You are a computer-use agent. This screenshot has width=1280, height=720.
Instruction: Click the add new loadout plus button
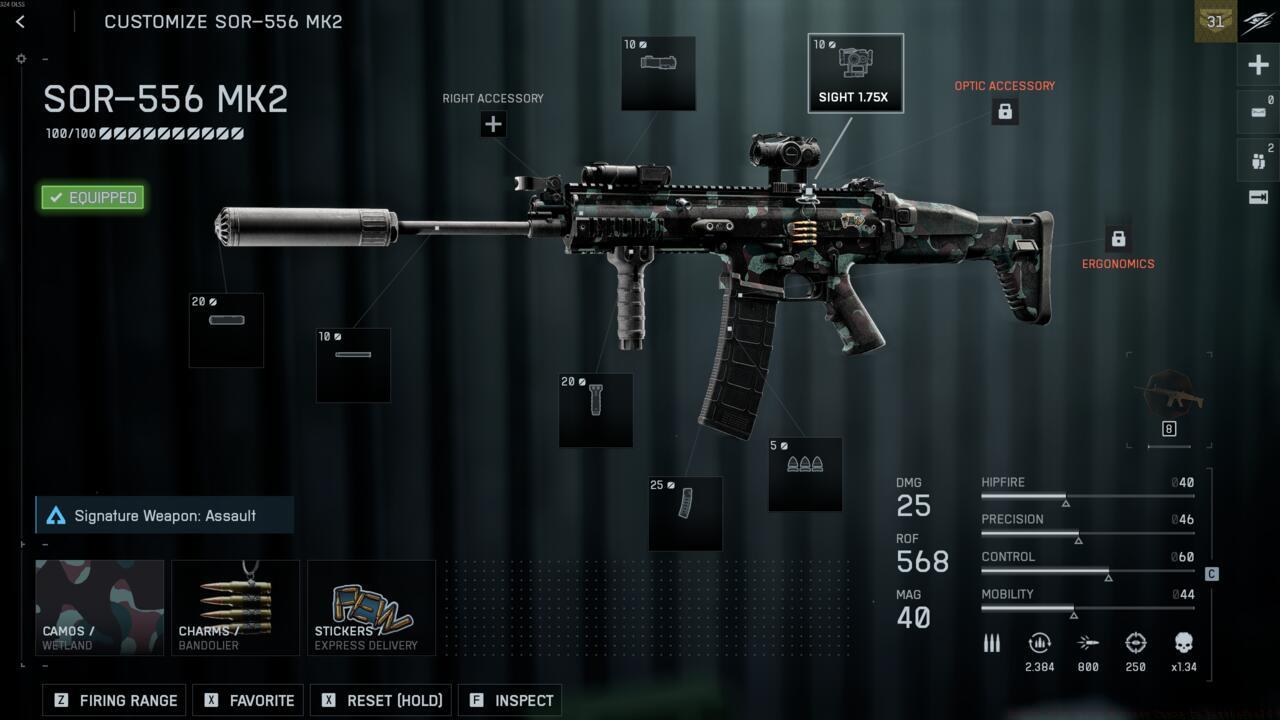point(1257,64)
